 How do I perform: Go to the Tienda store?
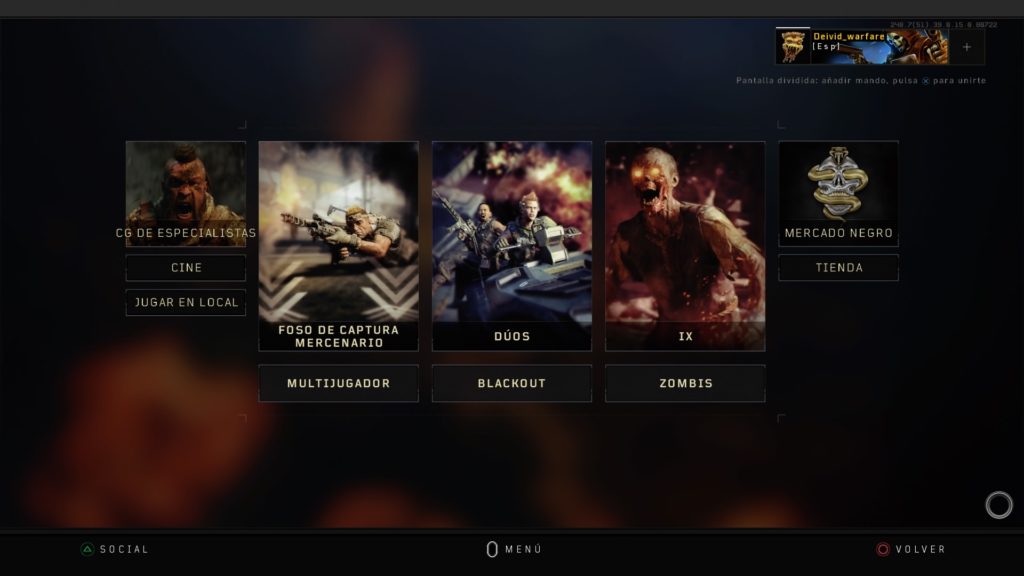(838, 268)
